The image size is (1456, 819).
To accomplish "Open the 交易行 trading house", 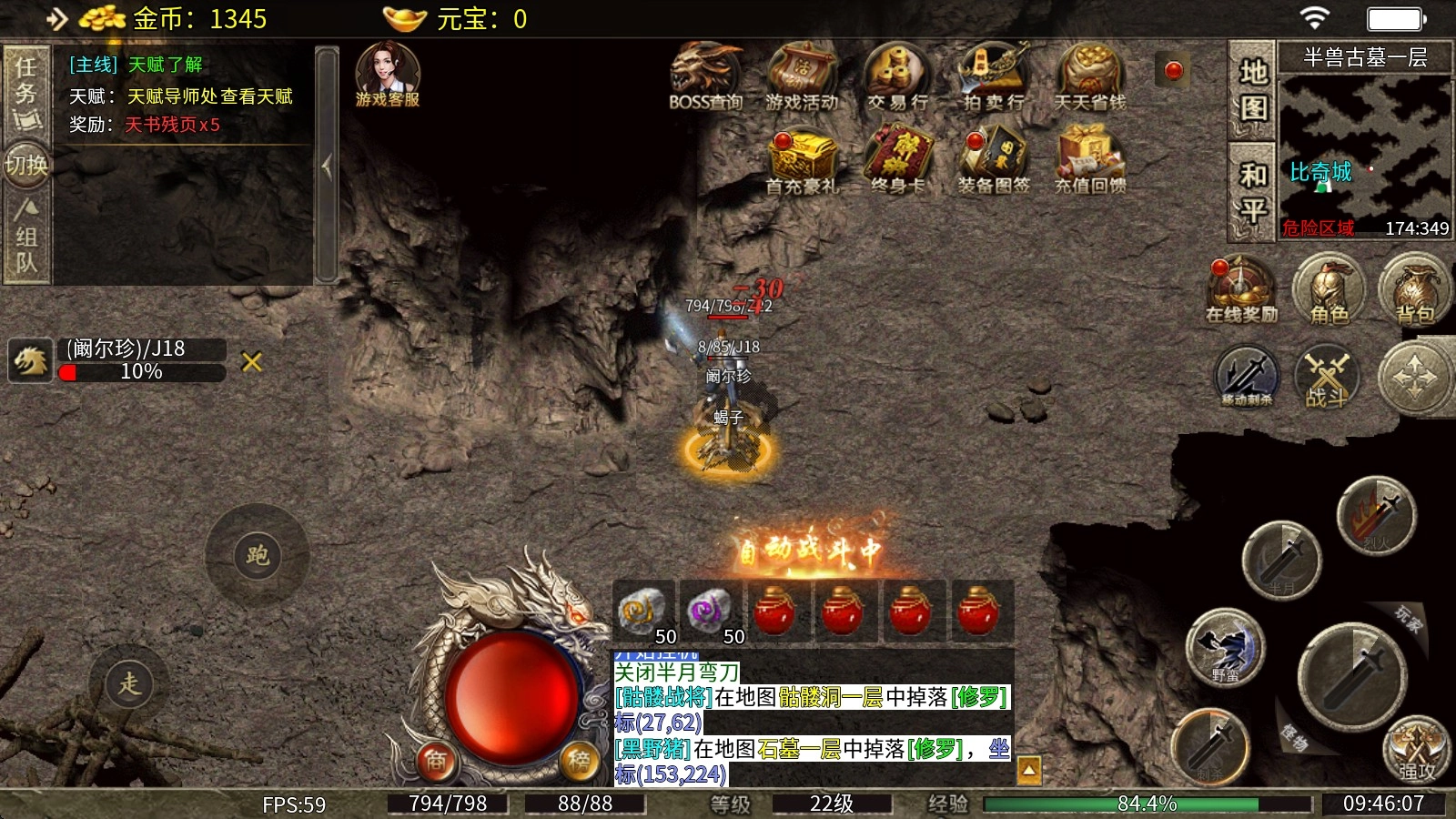I will (897, 76).
